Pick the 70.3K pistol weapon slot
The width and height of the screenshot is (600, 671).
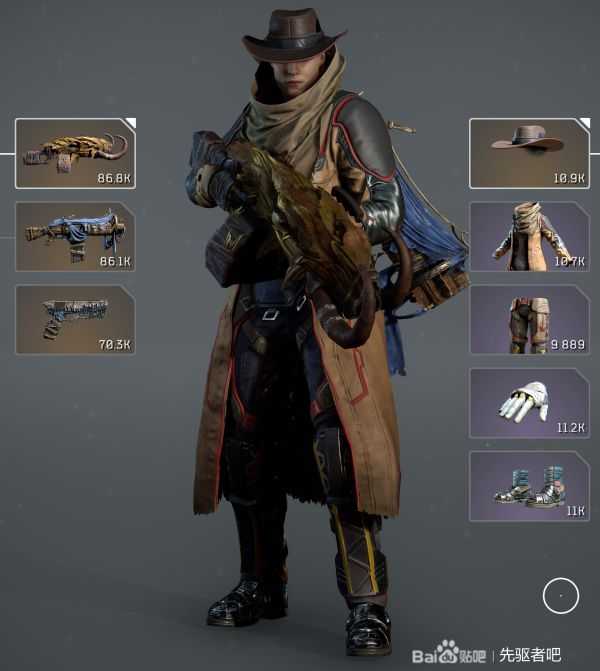coord(75,319)
